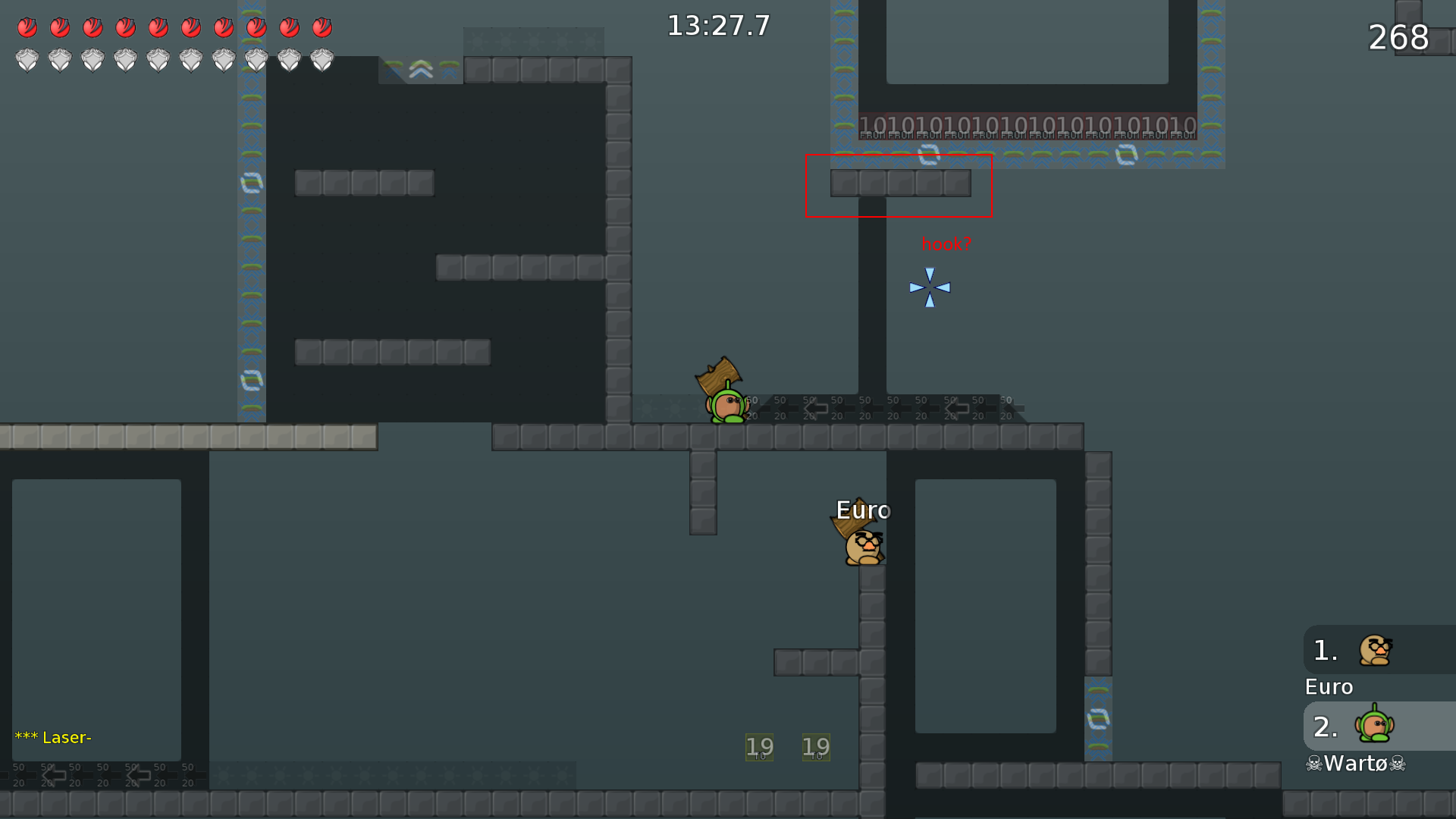The image size is (1456, 819).
Task: Toggle the hookable chain tile on the left wall
Action: point(250,182)
